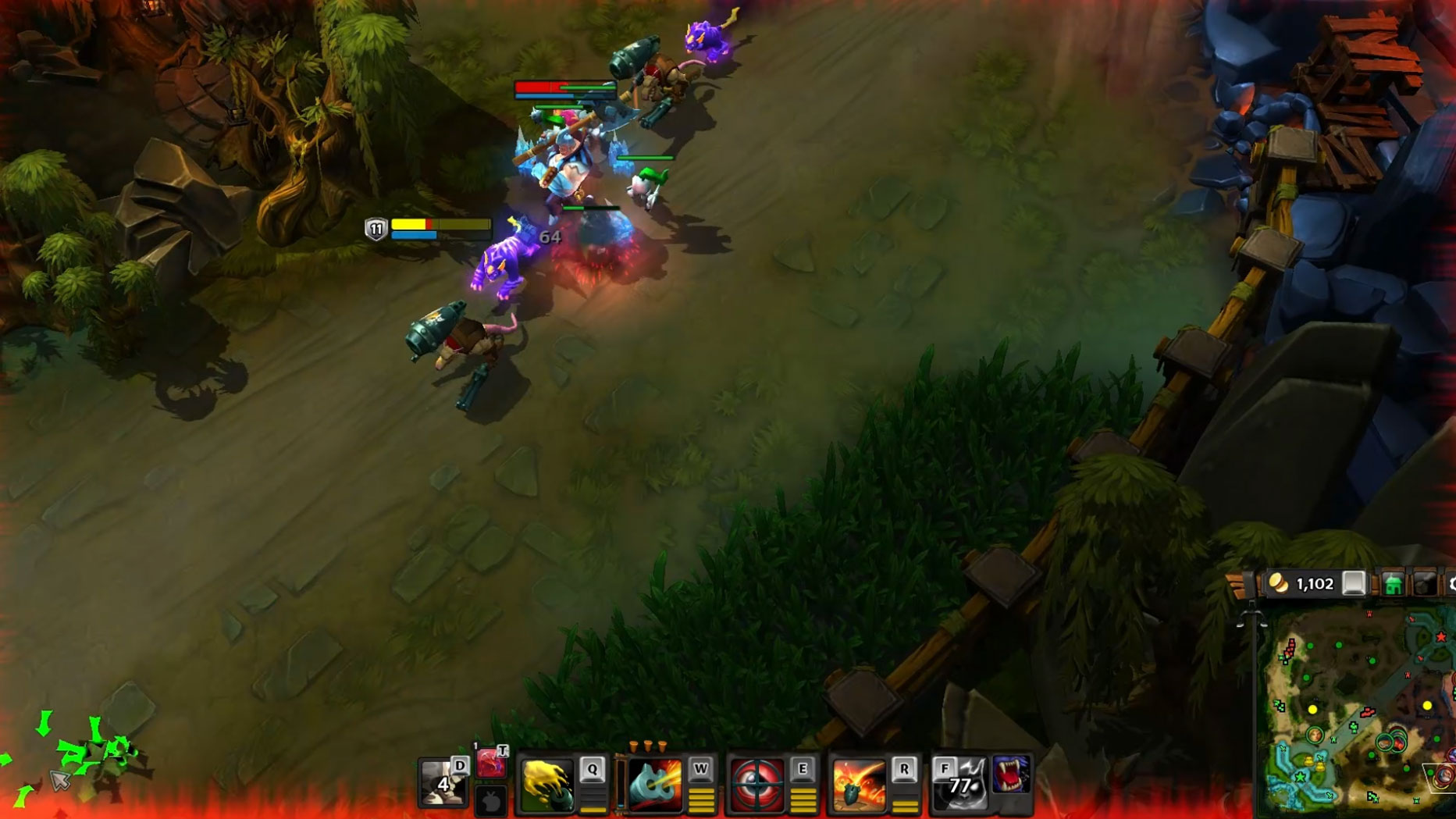The image size is (1456, 819).
Task: Cast the yellow goo cannon Q ability
Action: [546, 784]
